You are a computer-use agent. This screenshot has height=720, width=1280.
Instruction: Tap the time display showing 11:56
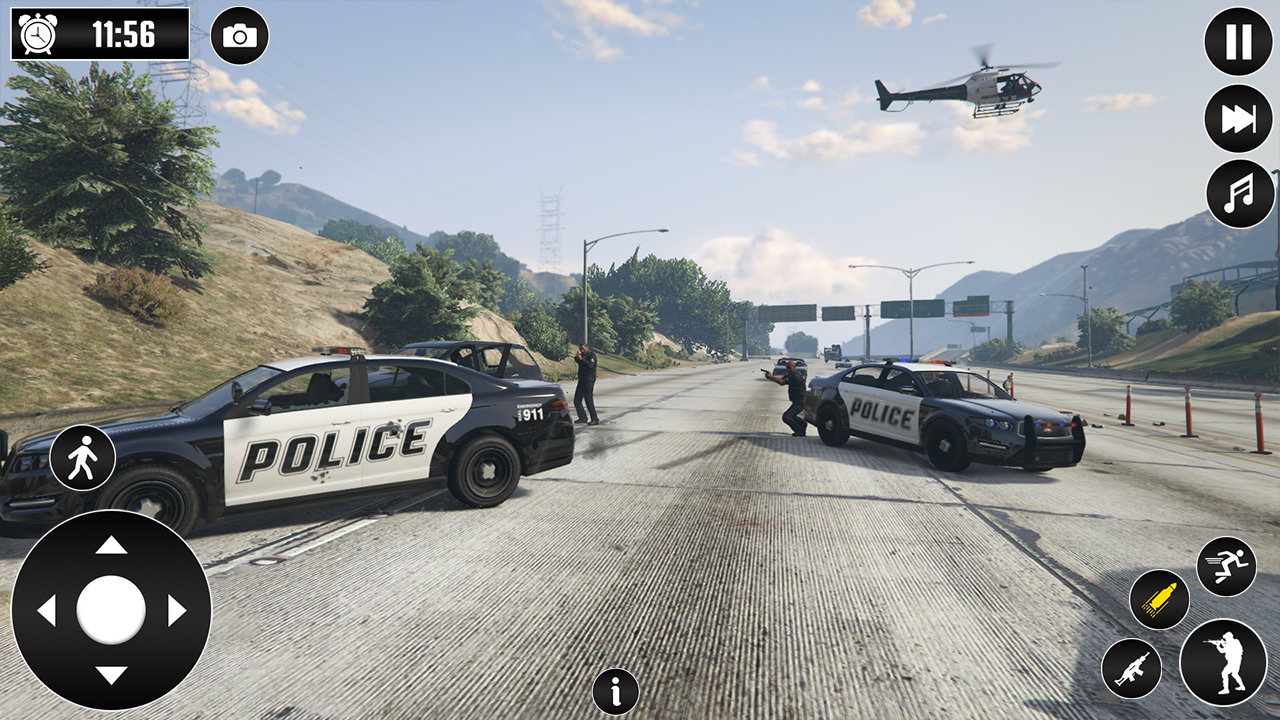(x=123, y=32)
